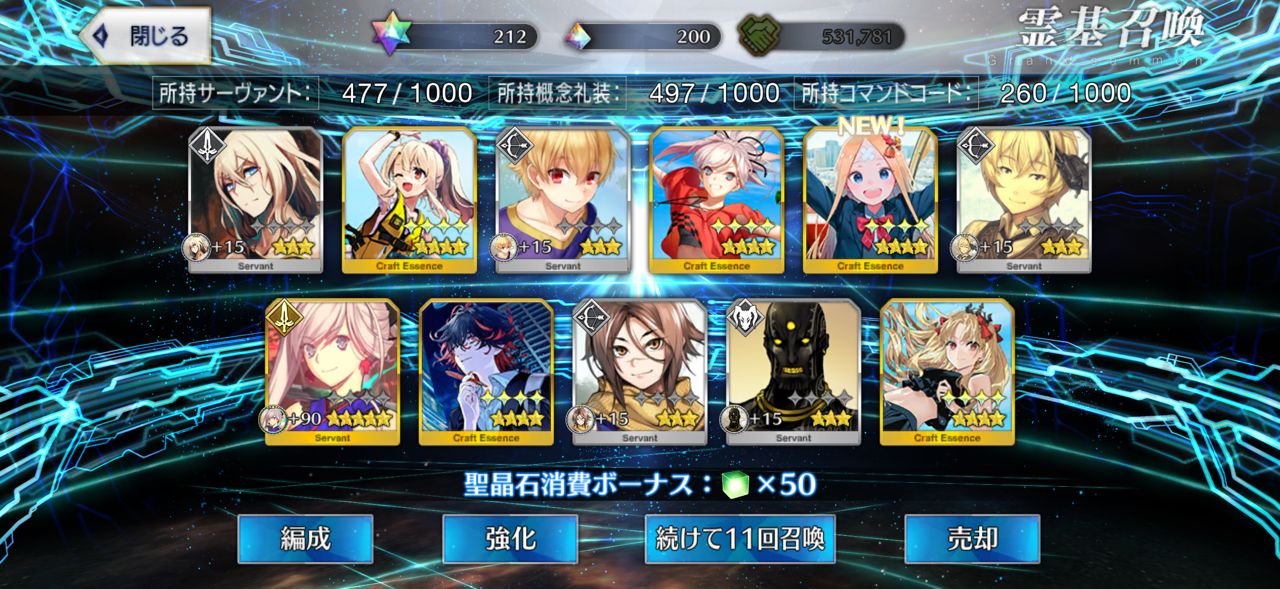This screenshot has width=1280, height=589.
Task: Select the gold Saber servant card with +90
Action: (x=332, y=372)
